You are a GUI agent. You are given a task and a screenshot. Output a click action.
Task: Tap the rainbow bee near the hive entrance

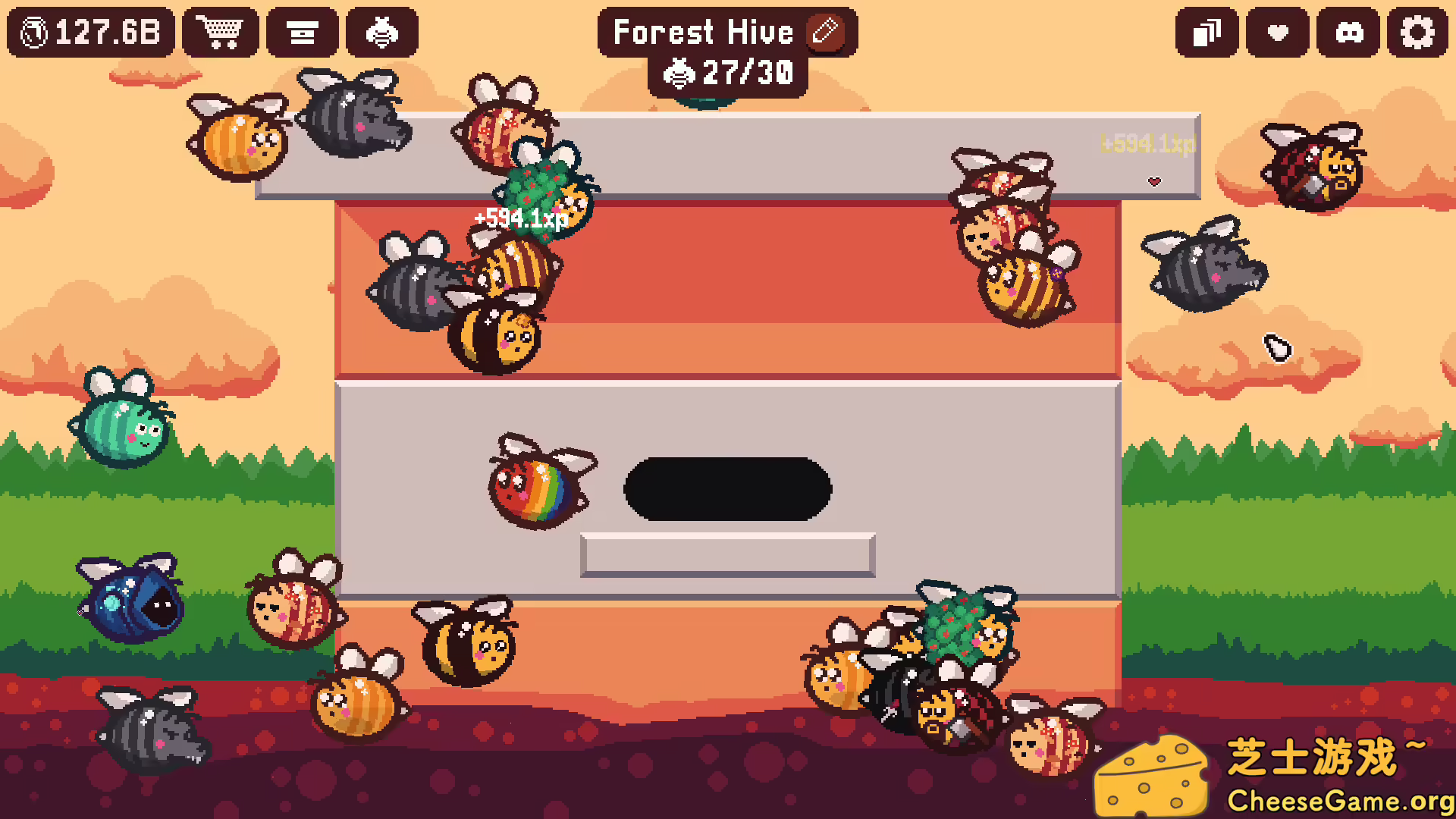point(538,485)
